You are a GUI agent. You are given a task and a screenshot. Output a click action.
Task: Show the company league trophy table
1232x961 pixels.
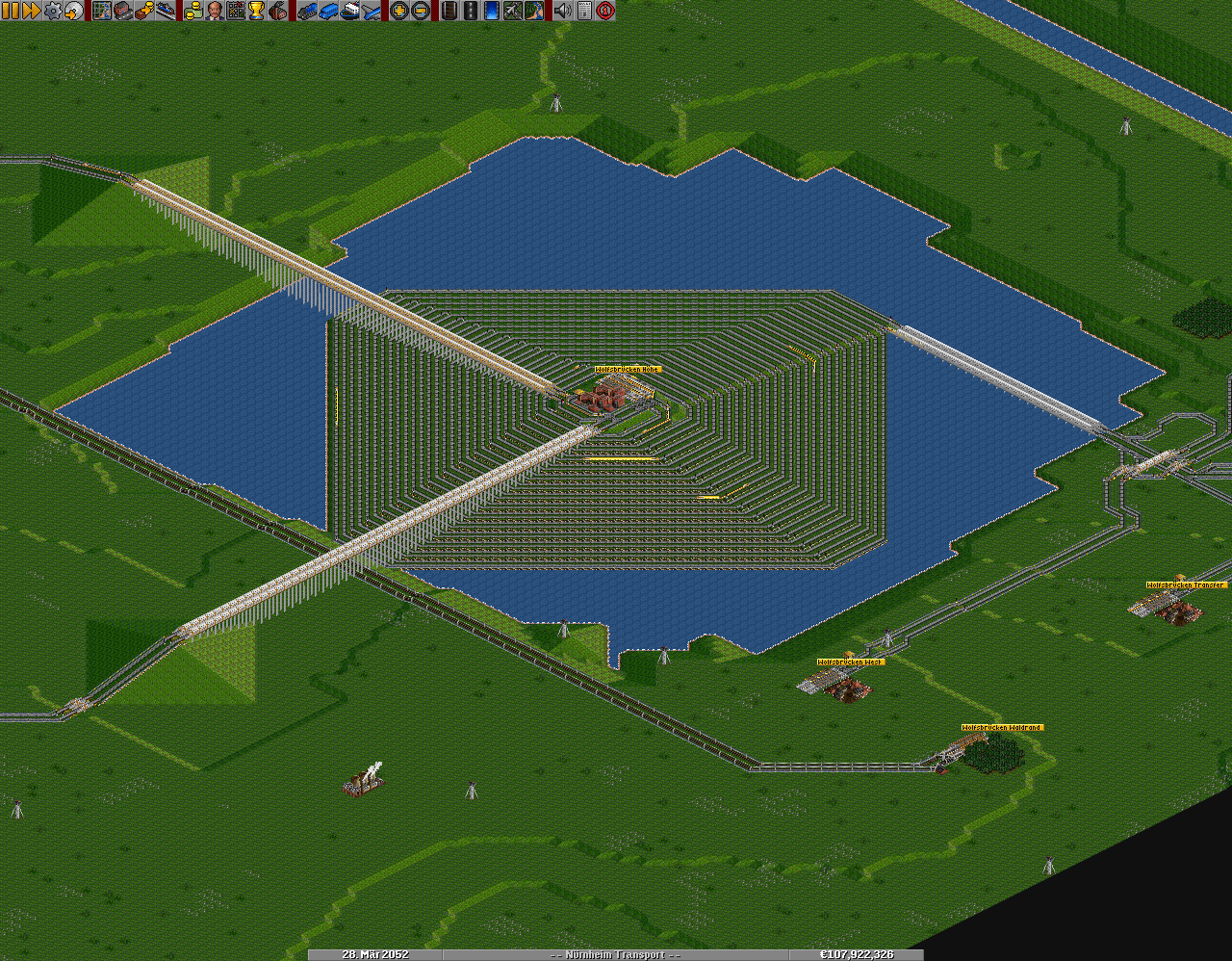point(256,11)
